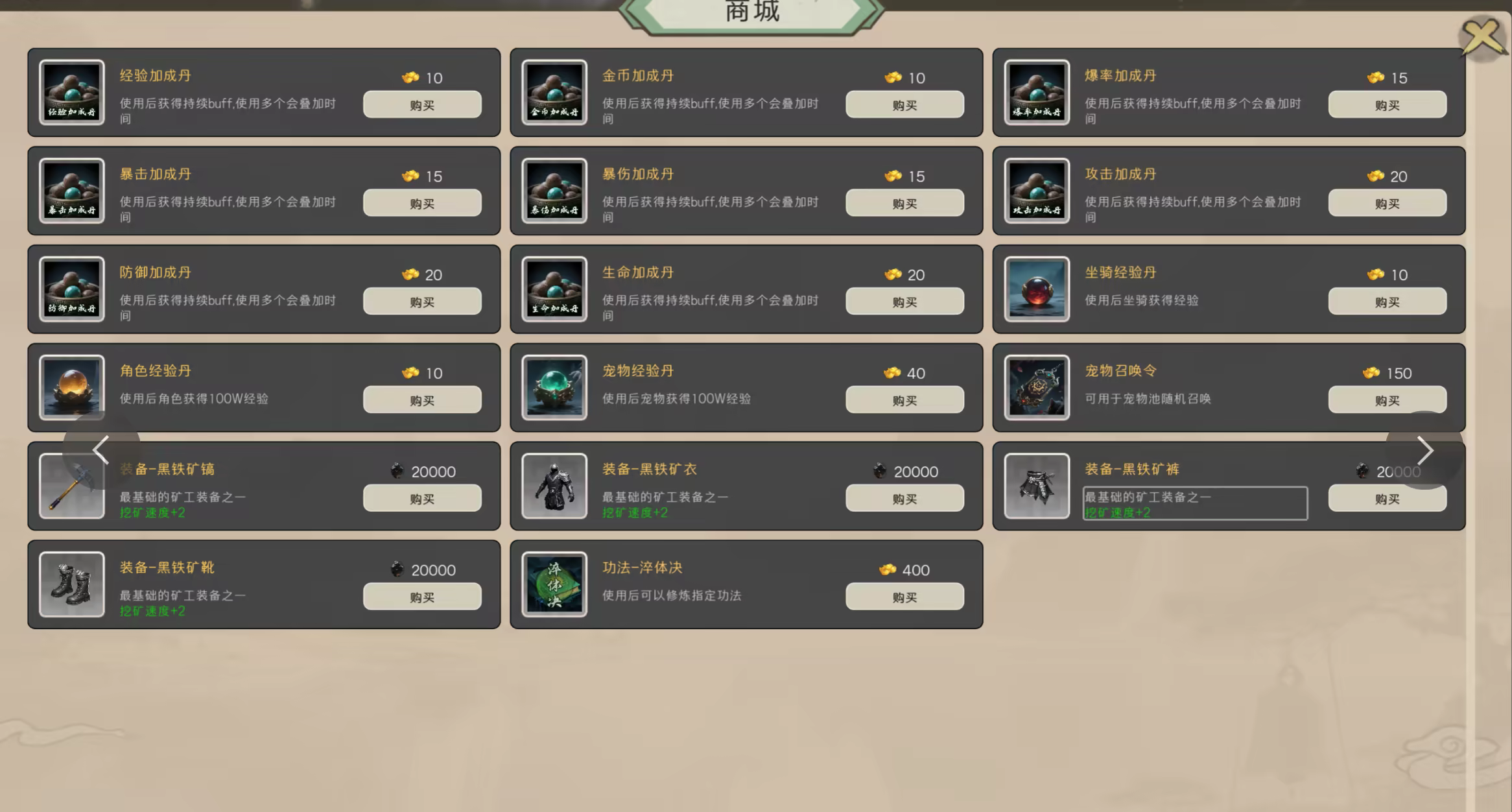This screenshot has width=1512, height=812.
Task: Select the 宠物经验丹 green orb icon
Action: pos(554,388)
